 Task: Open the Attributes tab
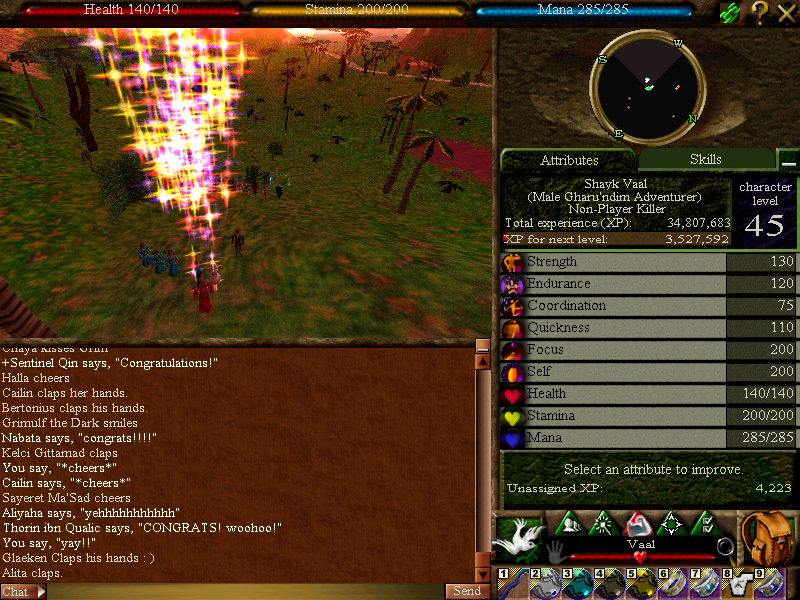pos(569,160)
